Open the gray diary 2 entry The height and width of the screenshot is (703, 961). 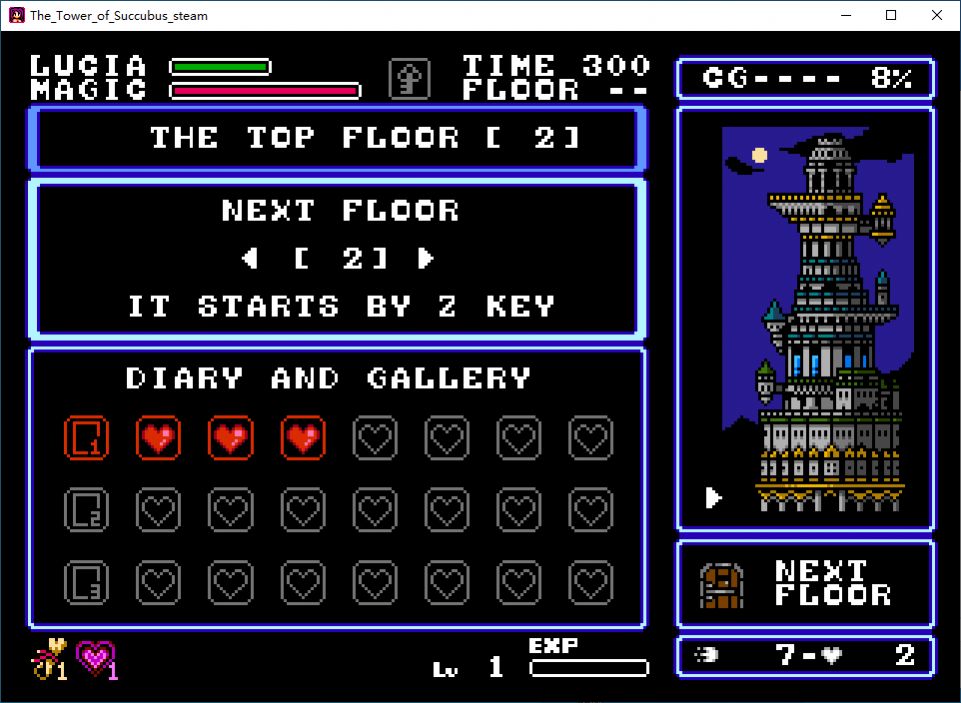coord(86,510)
